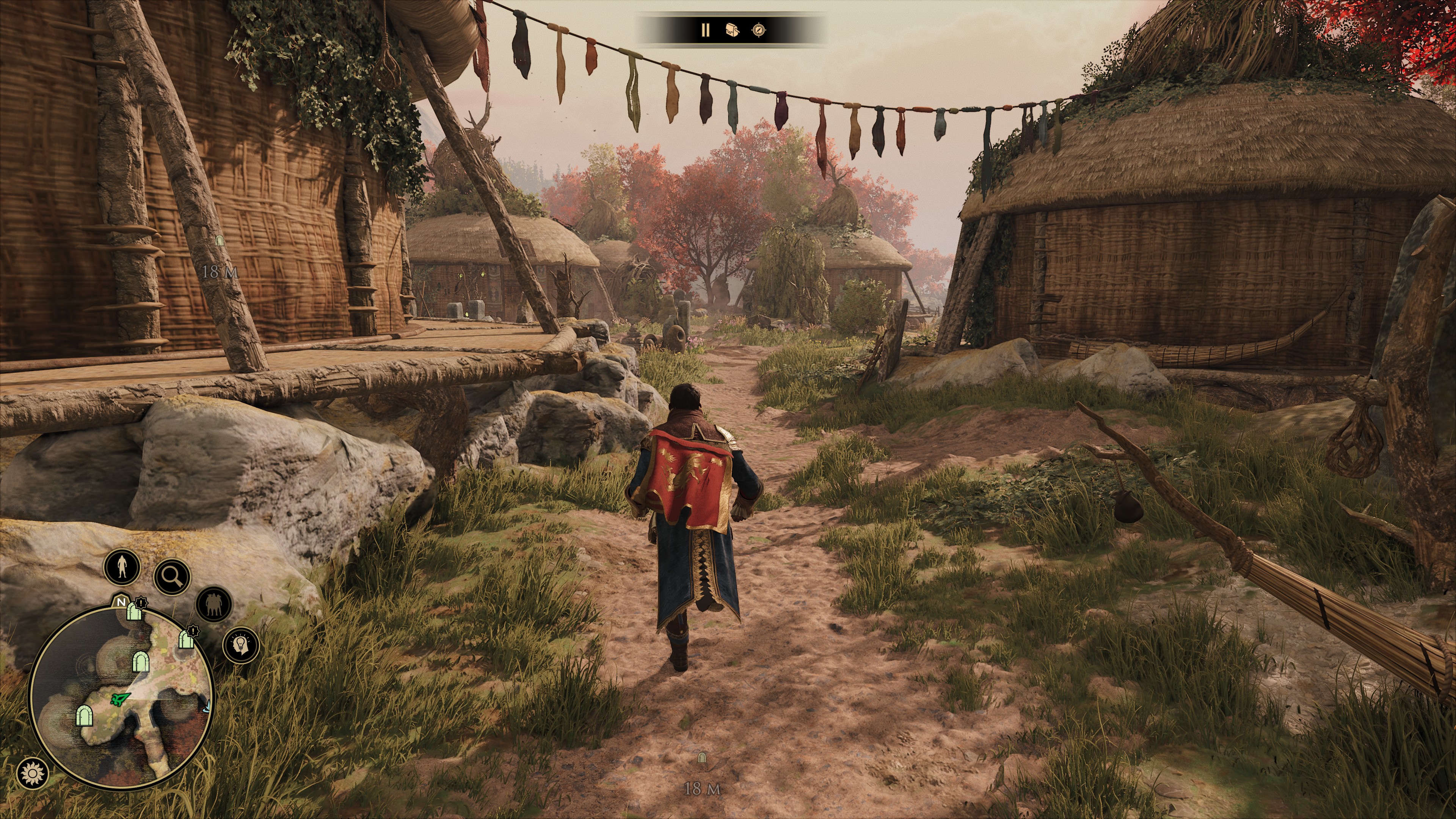Click the single character silhouette icon
Image resolution: width=1456 pixels, height=819 pixels.
[x=122, y=566]
